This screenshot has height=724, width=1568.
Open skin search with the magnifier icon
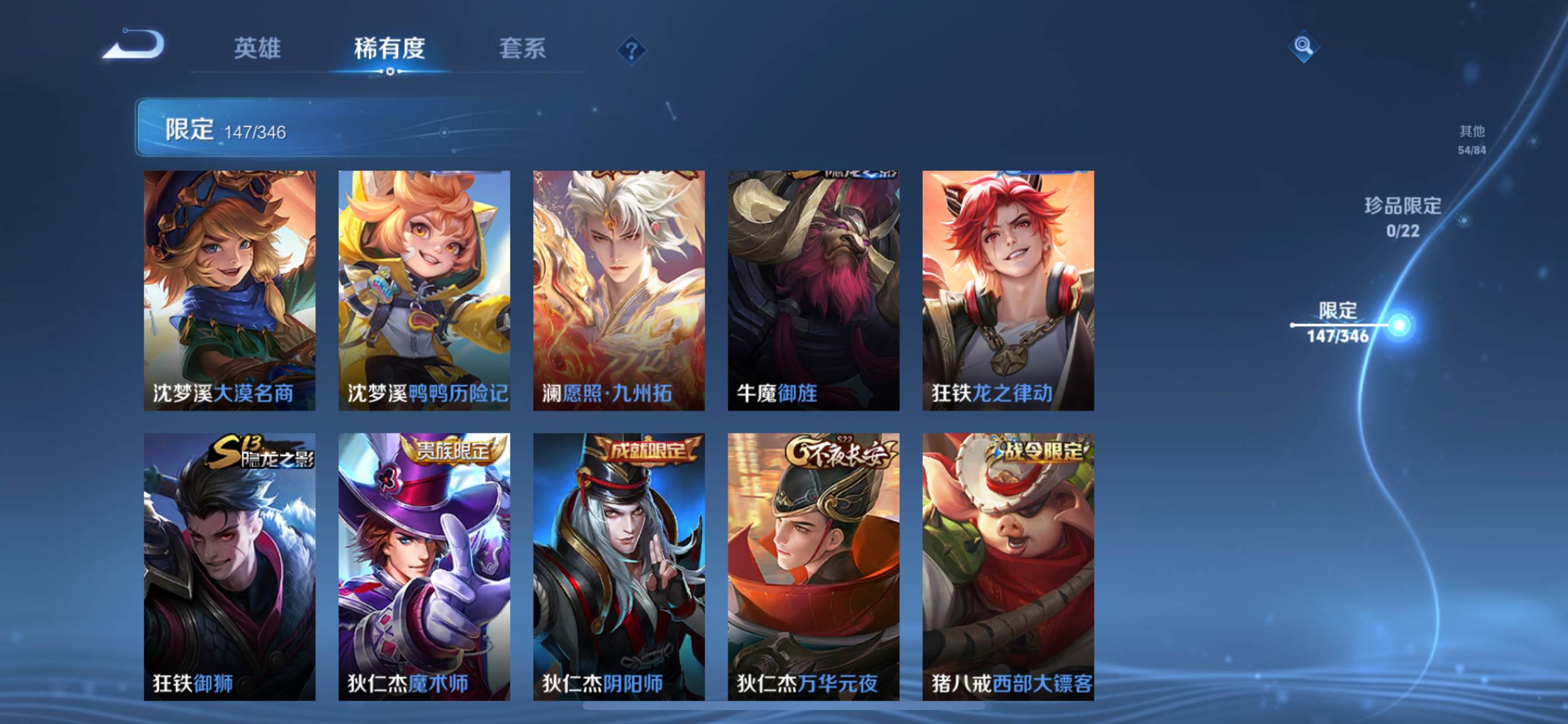tap(1303, 46)
